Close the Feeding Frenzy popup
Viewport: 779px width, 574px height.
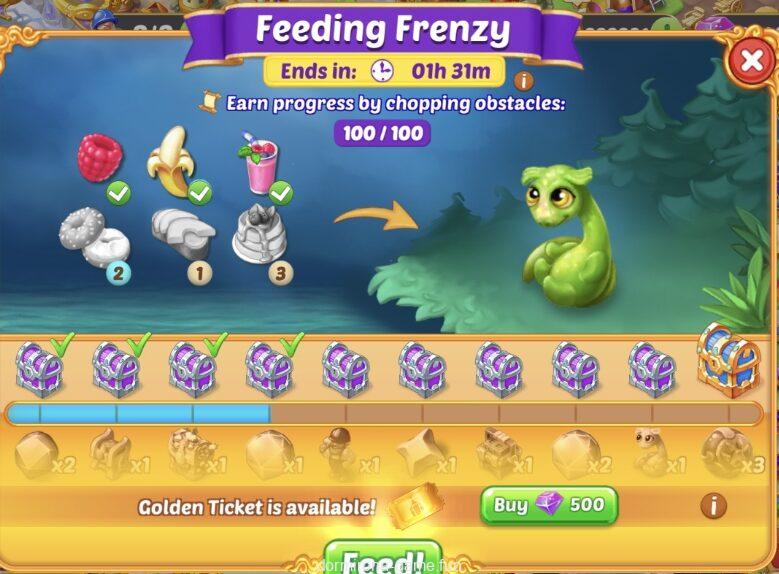click(750, 62)
